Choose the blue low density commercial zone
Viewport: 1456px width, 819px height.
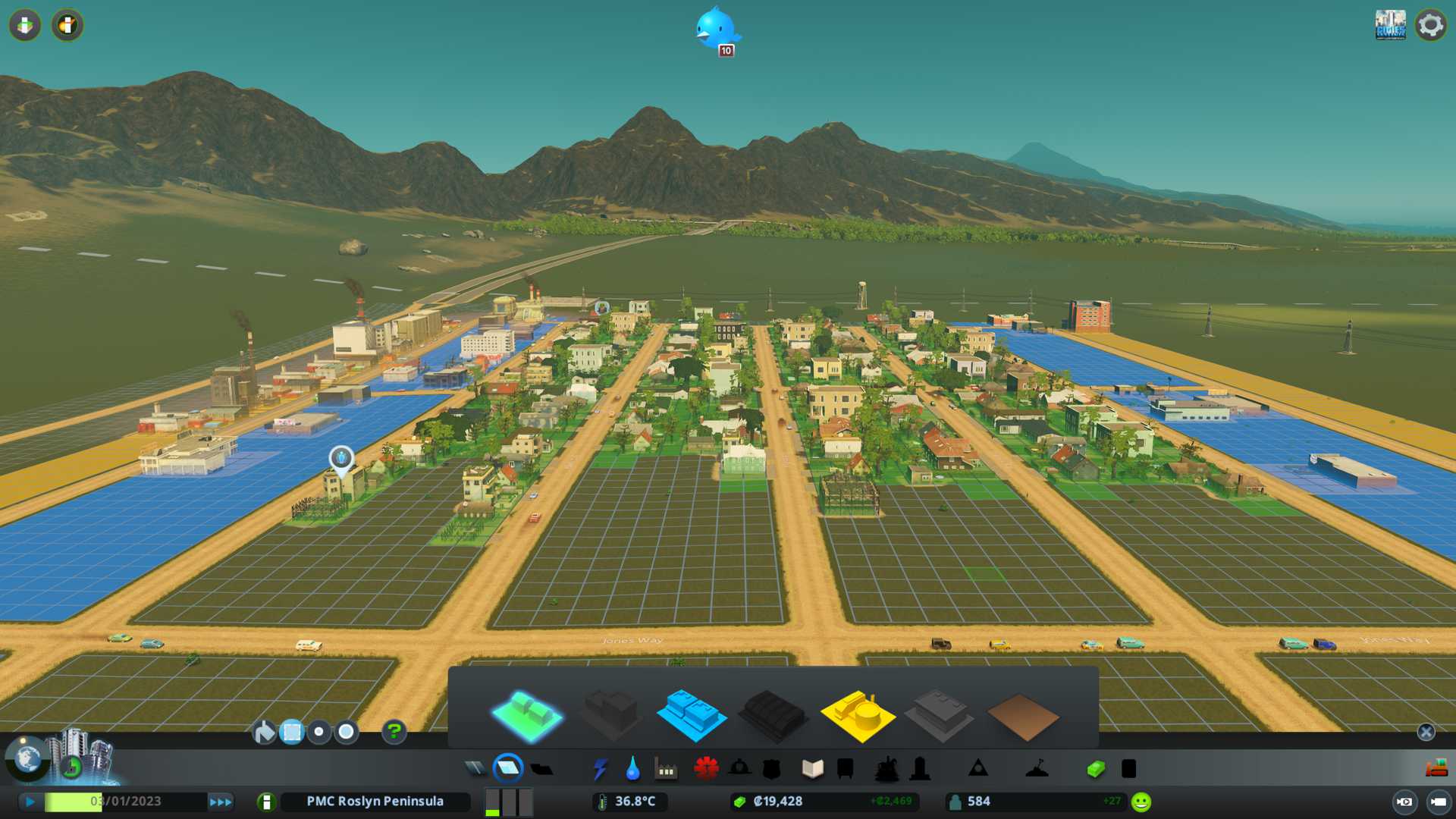coord(691,714)
